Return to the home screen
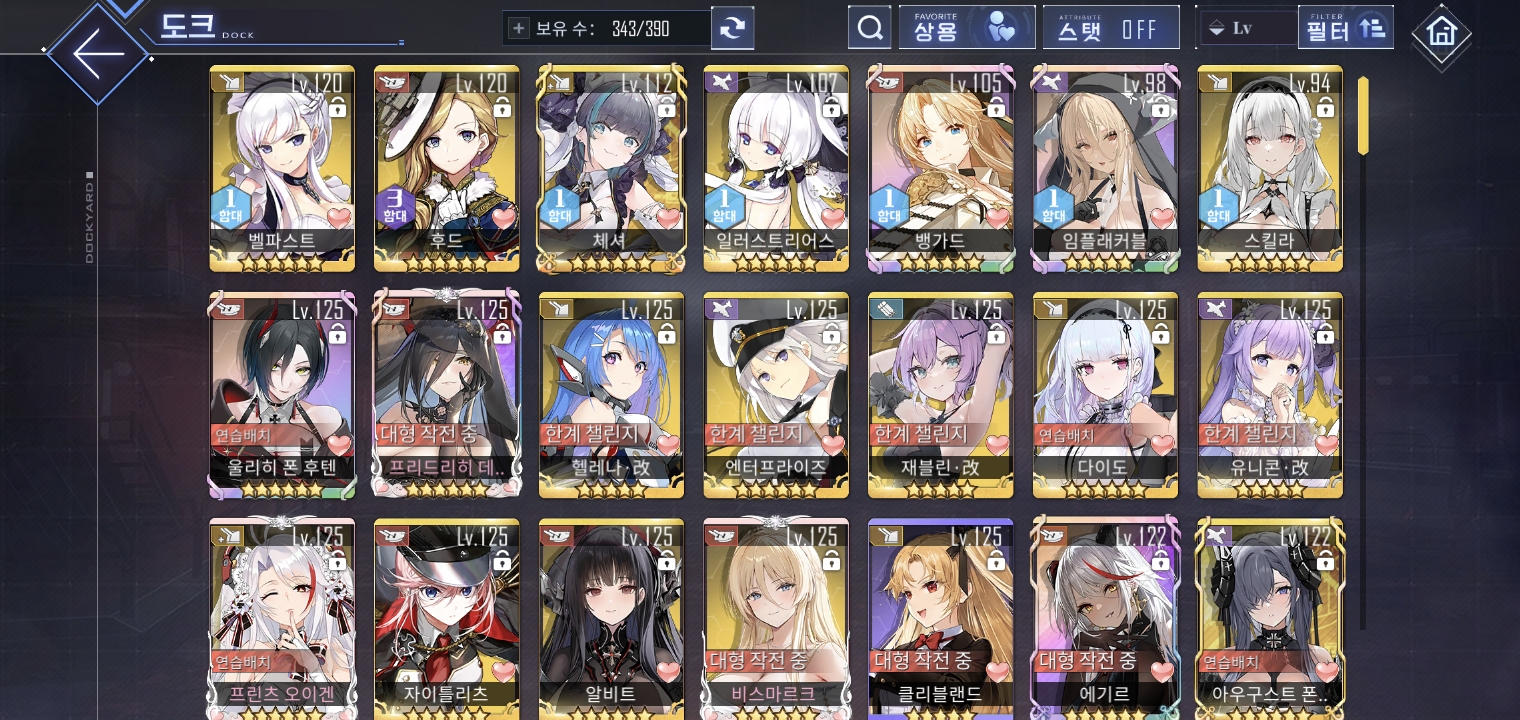The image size is (1520, 720). (1441, 33)
